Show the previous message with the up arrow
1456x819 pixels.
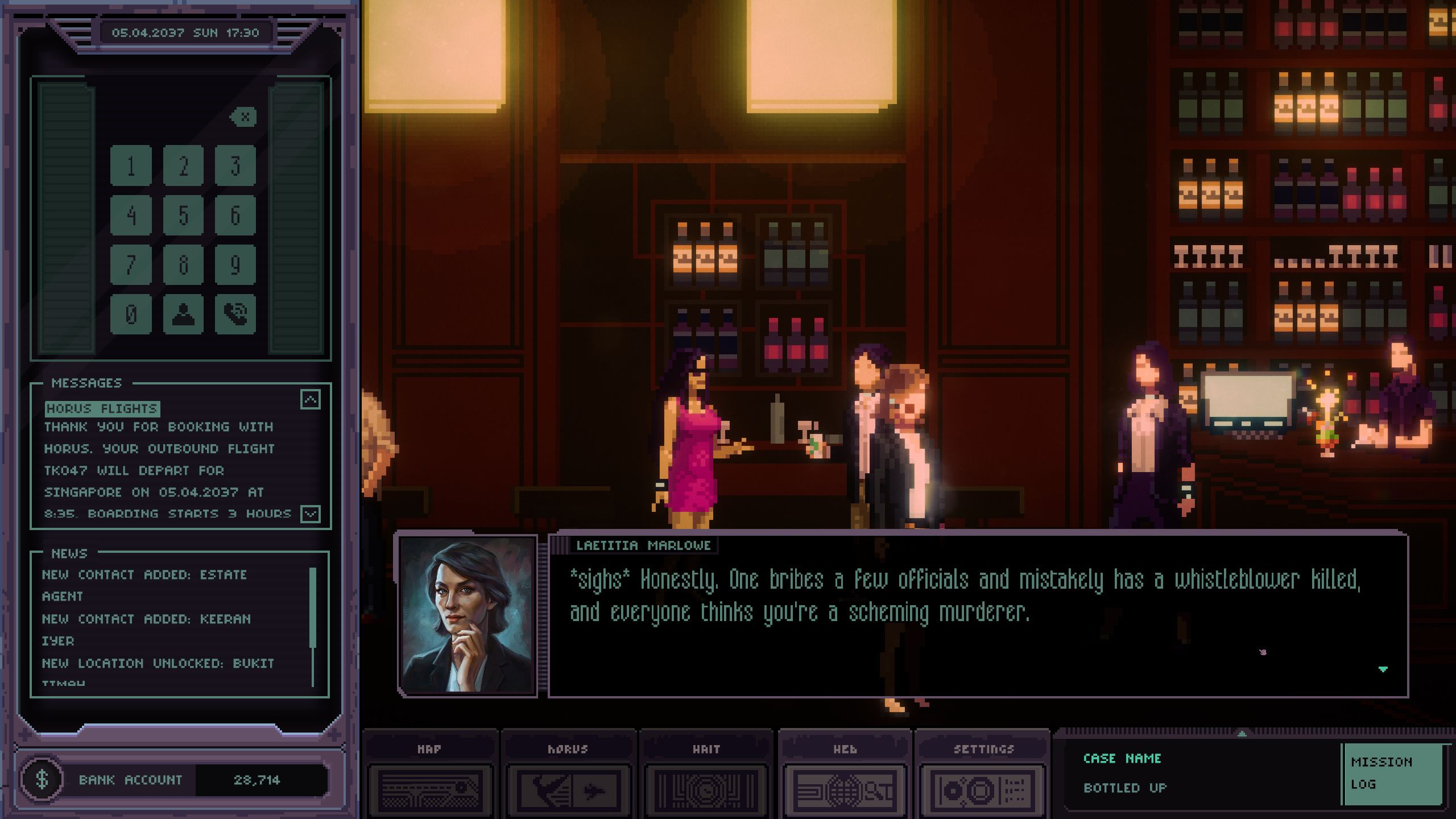click(x=310, y=399)
